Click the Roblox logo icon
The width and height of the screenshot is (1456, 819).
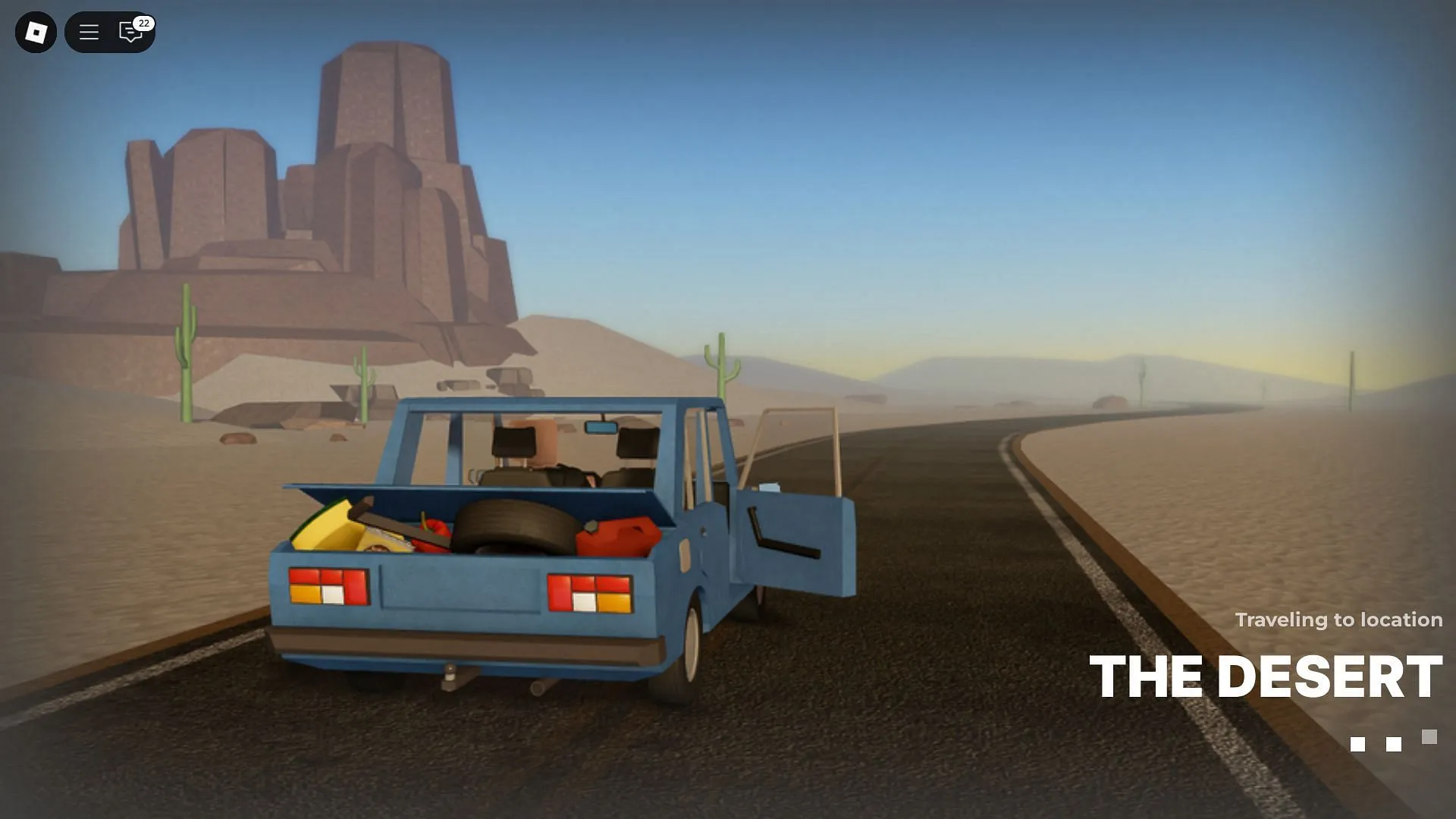tap(35, 32)
